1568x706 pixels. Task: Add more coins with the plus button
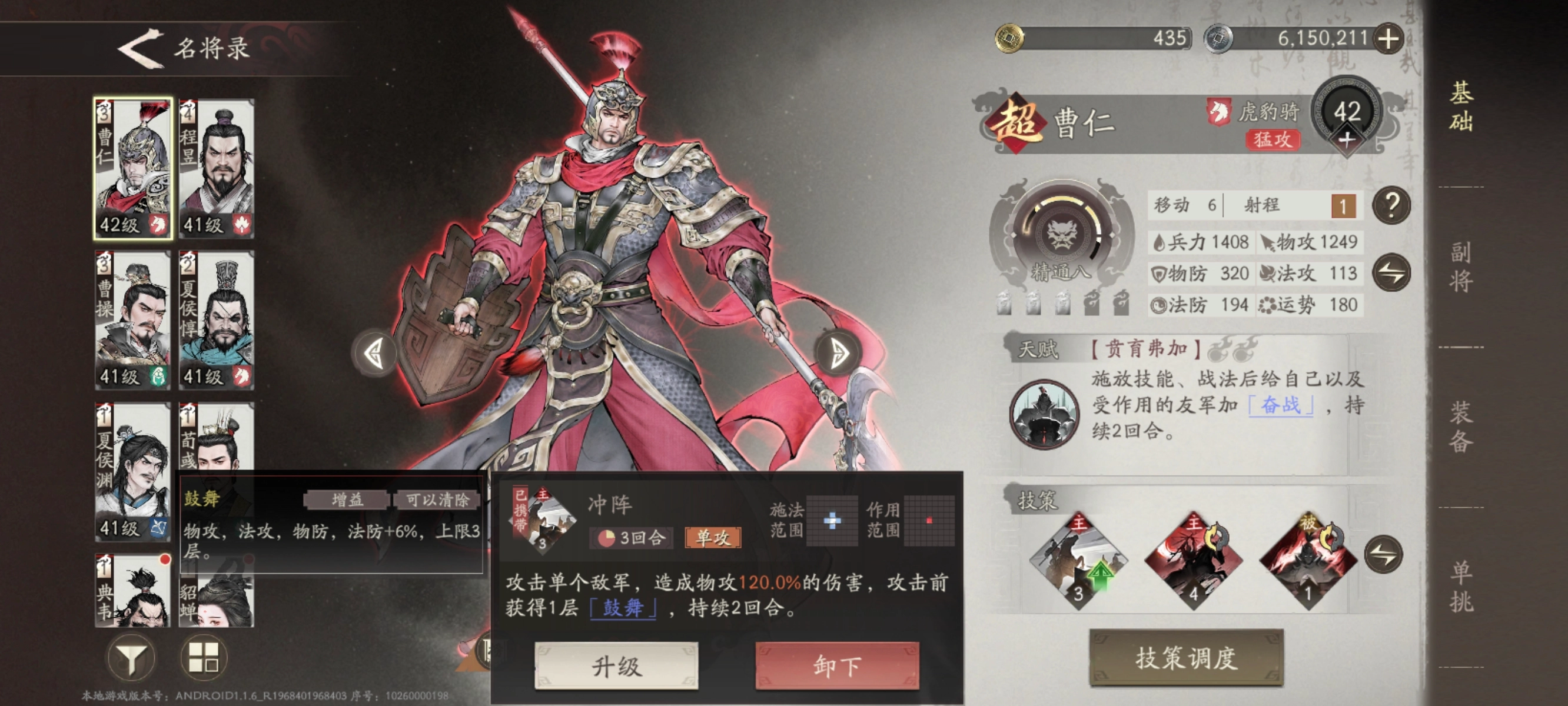click(1388, 39)
